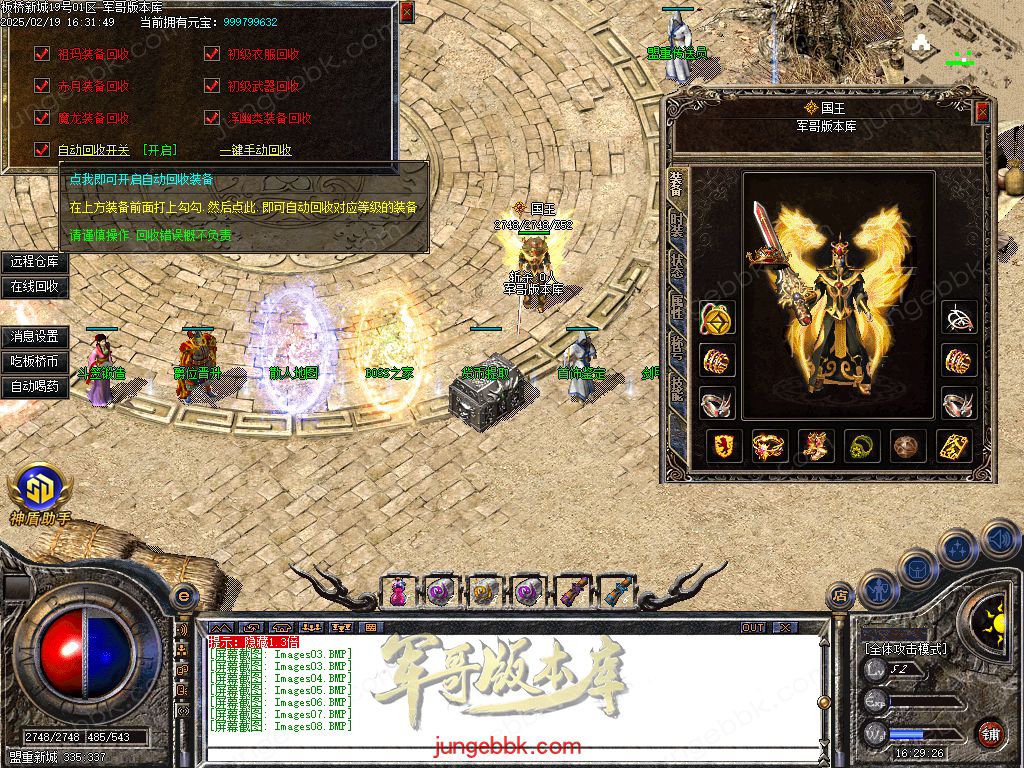Click the OUT button on chat bar
The width and height of the screenshot is (1024, 768).
[753, 627]
